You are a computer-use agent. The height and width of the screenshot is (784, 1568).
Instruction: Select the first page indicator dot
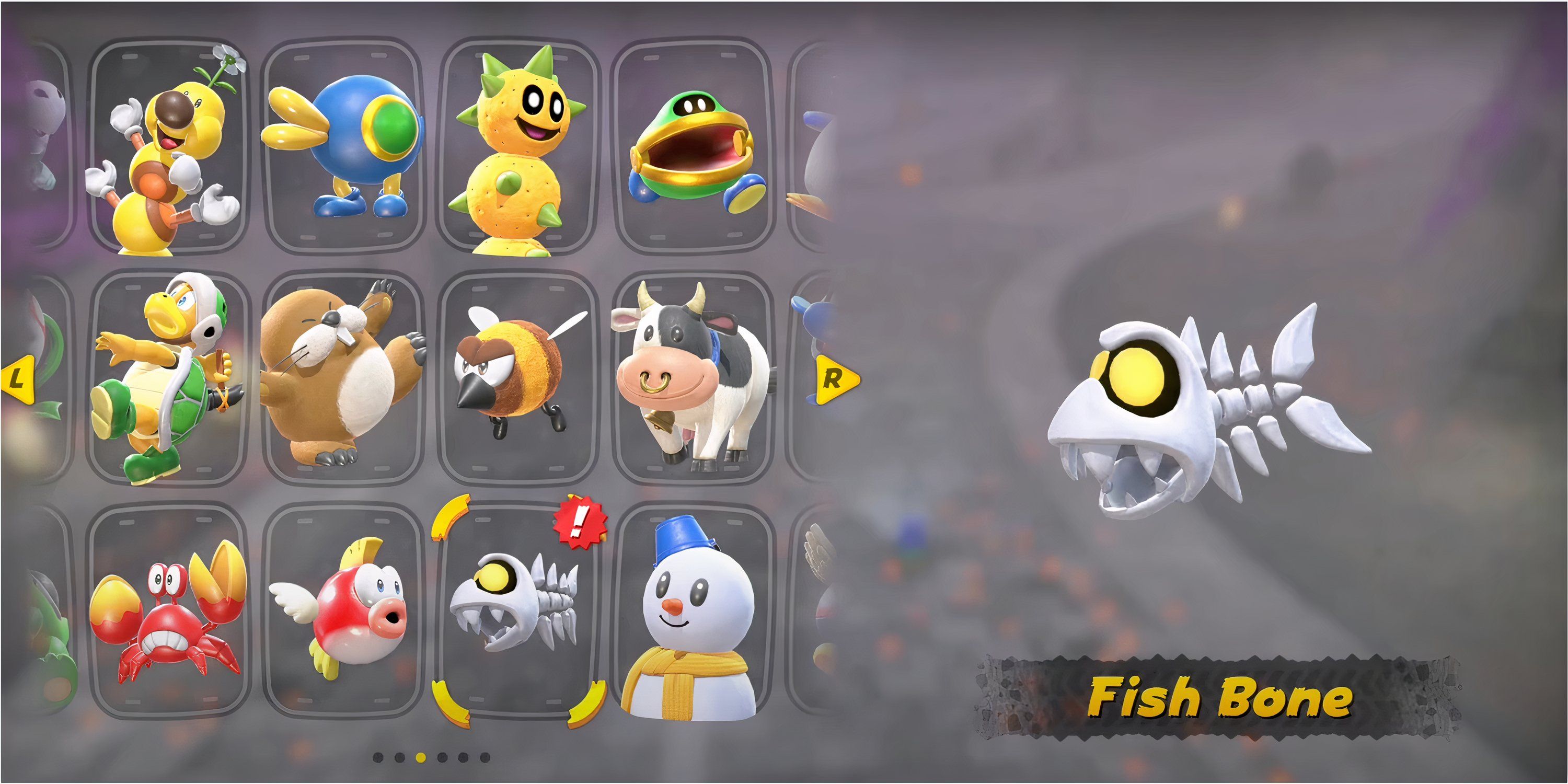[378, 758]
